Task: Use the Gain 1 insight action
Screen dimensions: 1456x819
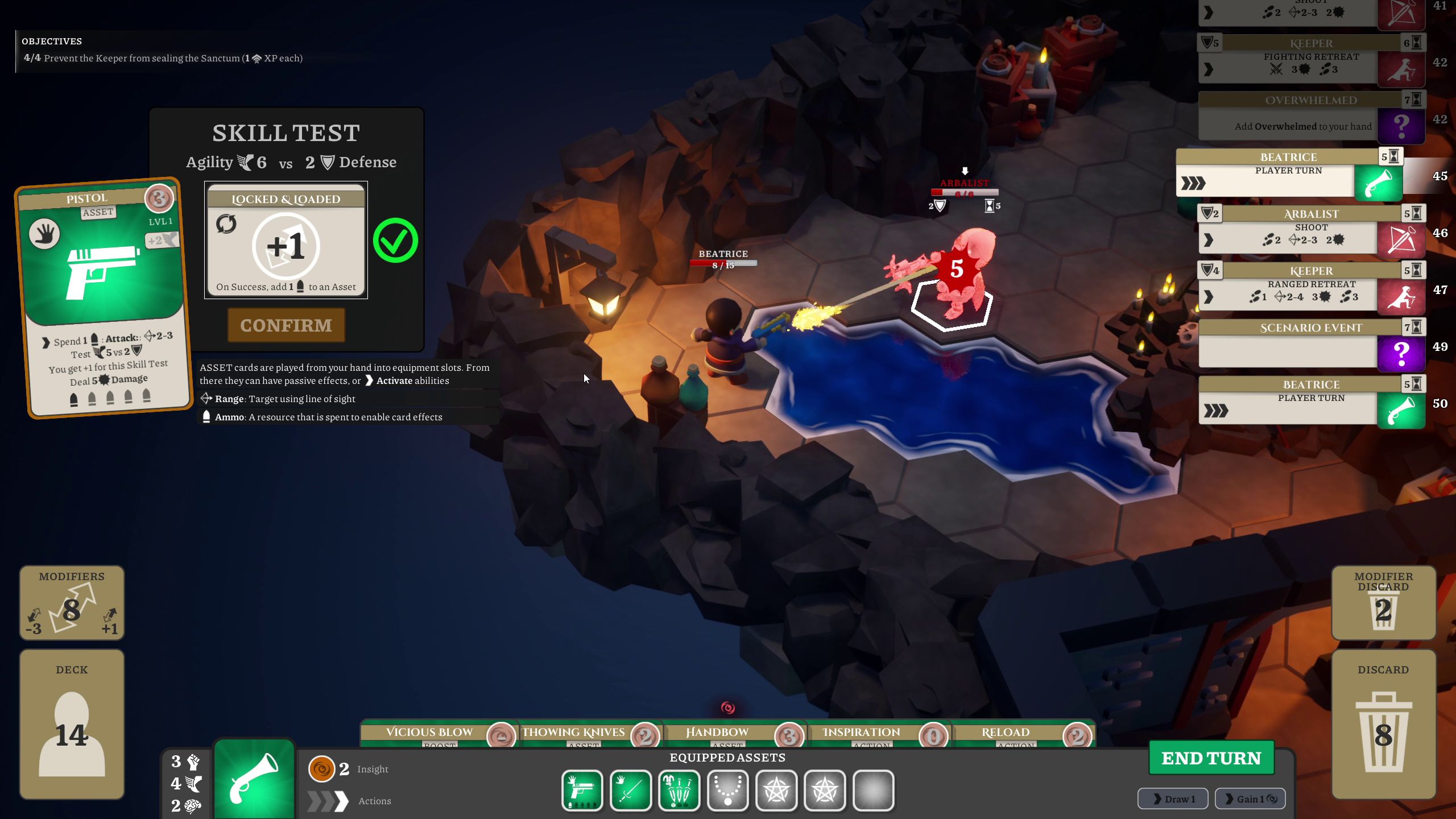Action: [x=1250, y=799]
